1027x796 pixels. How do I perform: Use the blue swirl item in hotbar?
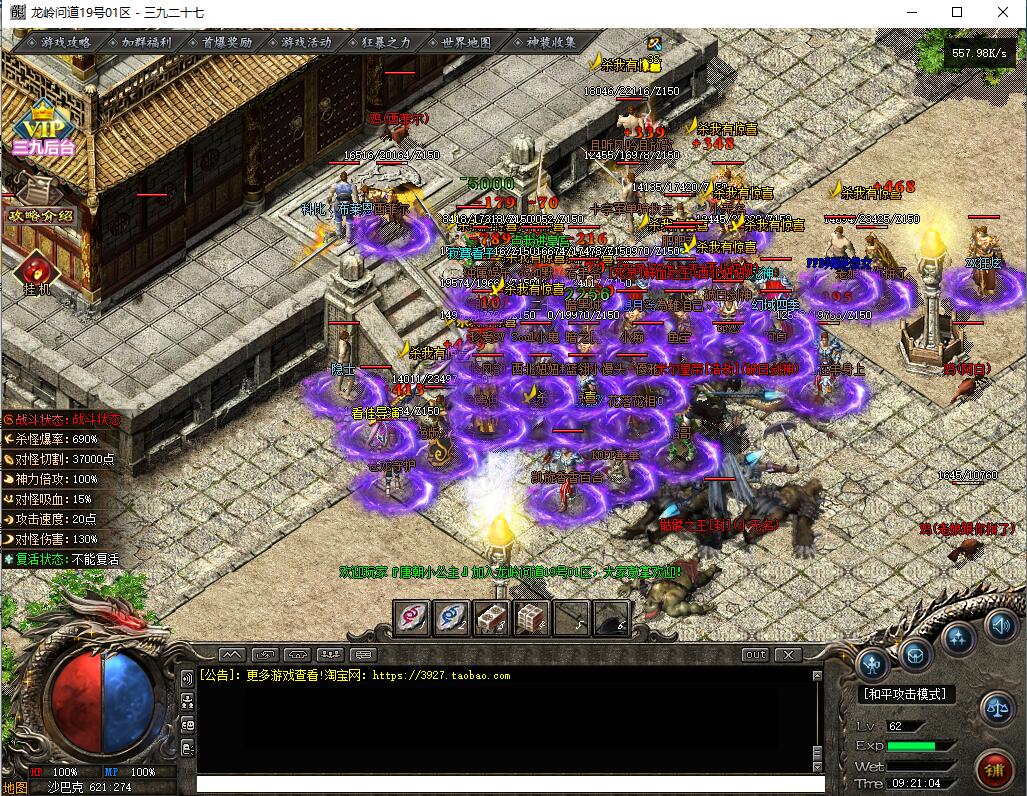pos(452,618)
